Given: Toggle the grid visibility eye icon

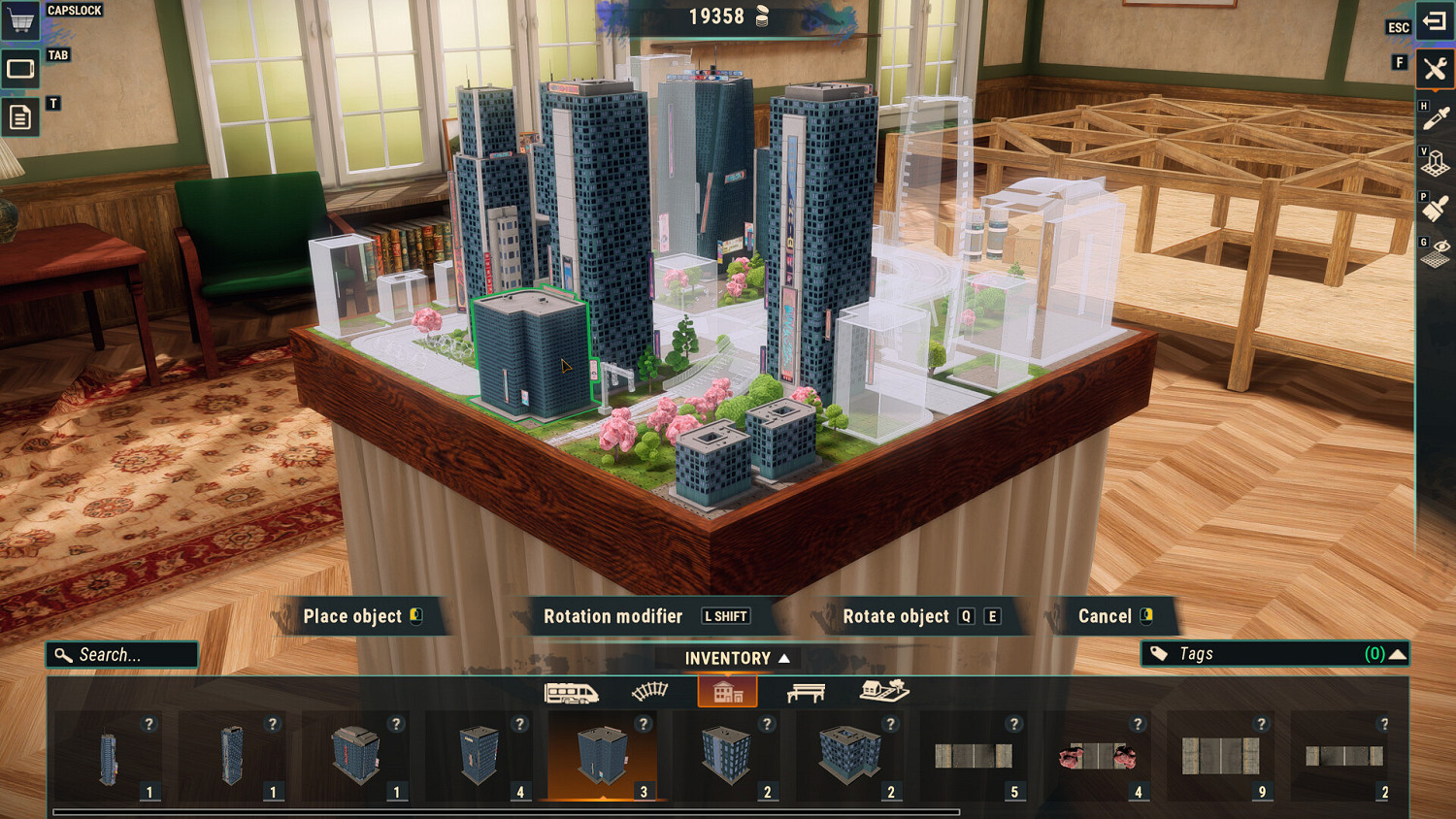Looking at the screenshot, I should pyautogui.click(x=1435, y=253).
